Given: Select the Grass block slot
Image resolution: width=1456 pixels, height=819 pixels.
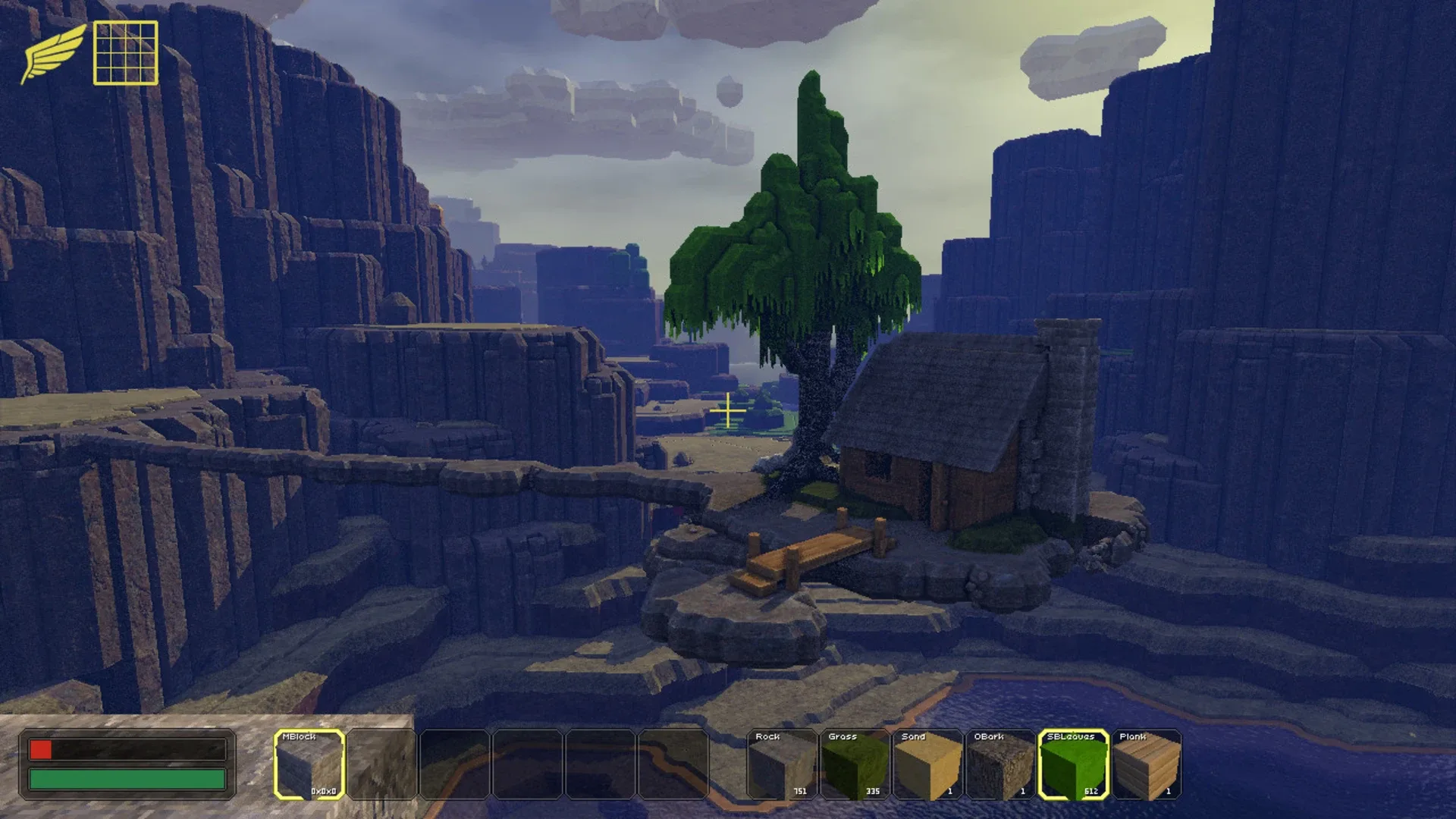Looking at the screenshot, I should coord(853,766).
